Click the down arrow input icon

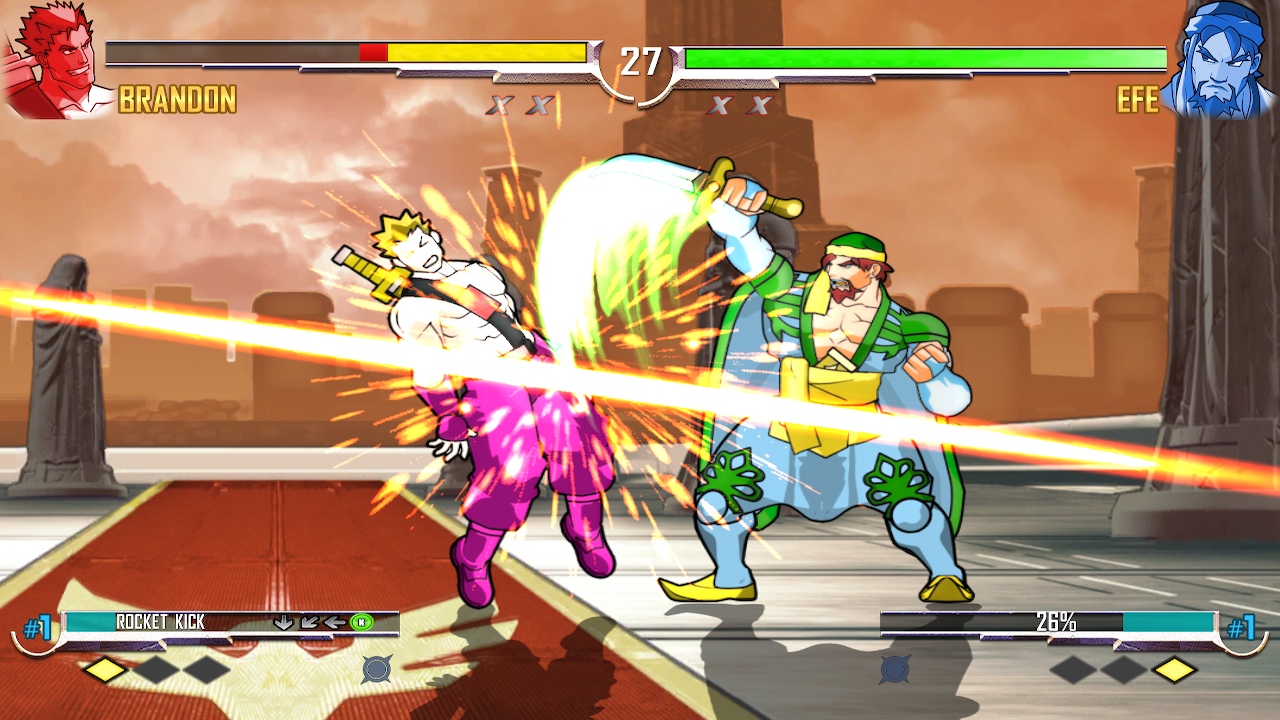[x=284, y=622]
